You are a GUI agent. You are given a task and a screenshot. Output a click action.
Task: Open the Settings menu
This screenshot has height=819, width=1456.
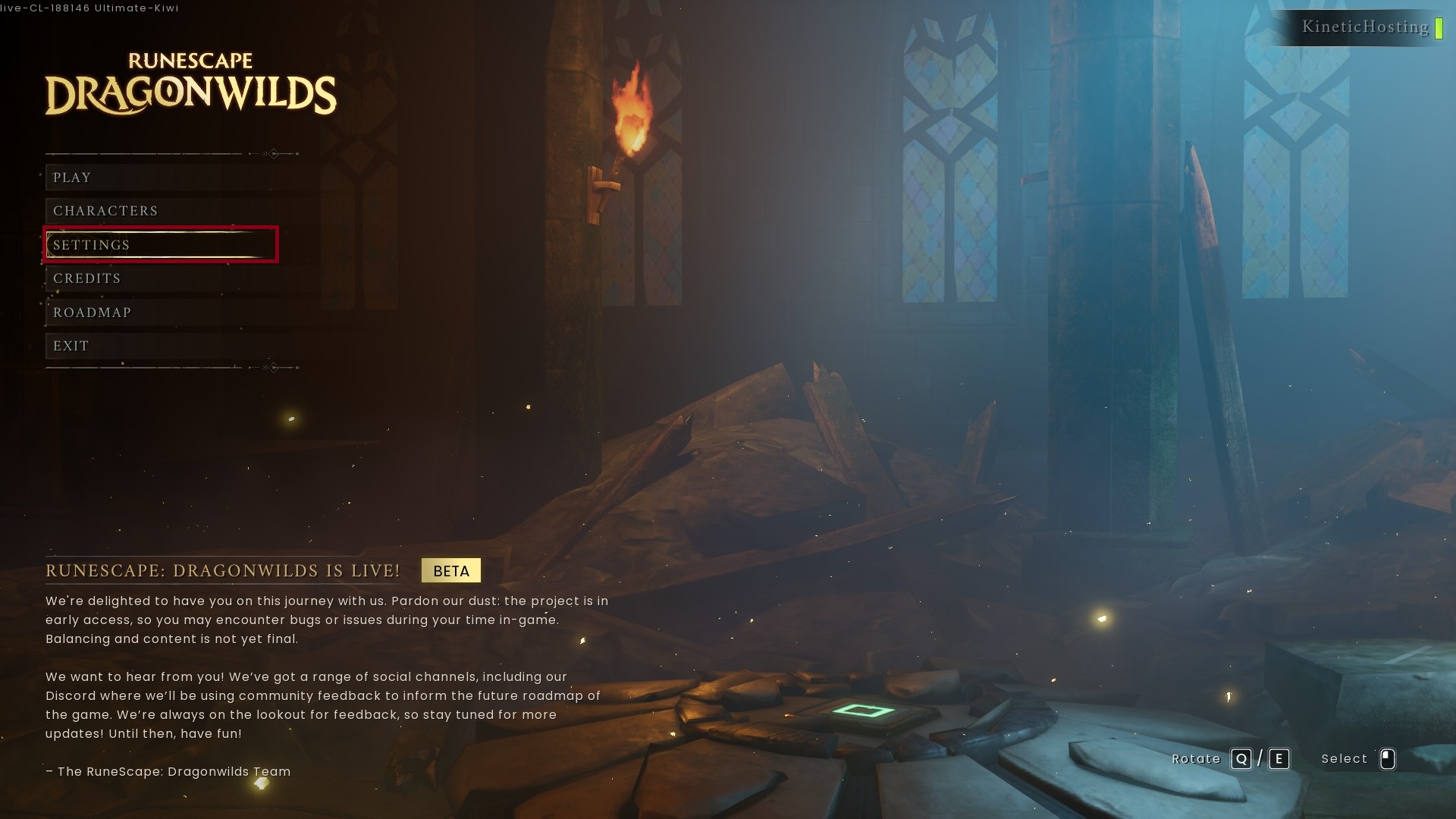92,245
